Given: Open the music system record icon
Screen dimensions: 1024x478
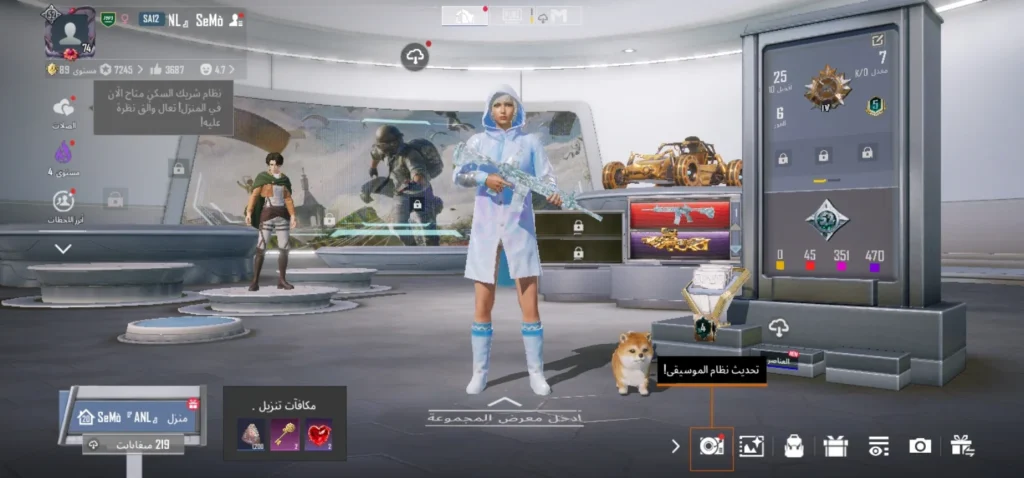Looking at the screenshot, I should [x=711, y=446].
